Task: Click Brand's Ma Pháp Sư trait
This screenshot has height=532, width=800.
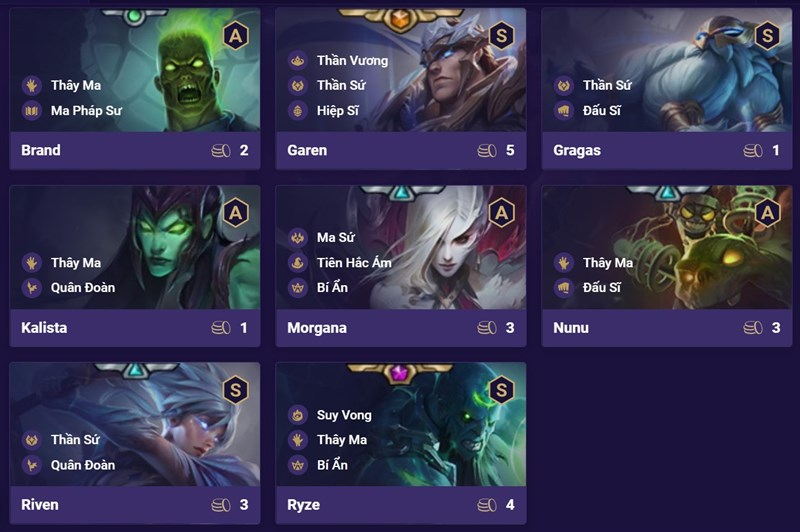Action: tap(86, 110)
